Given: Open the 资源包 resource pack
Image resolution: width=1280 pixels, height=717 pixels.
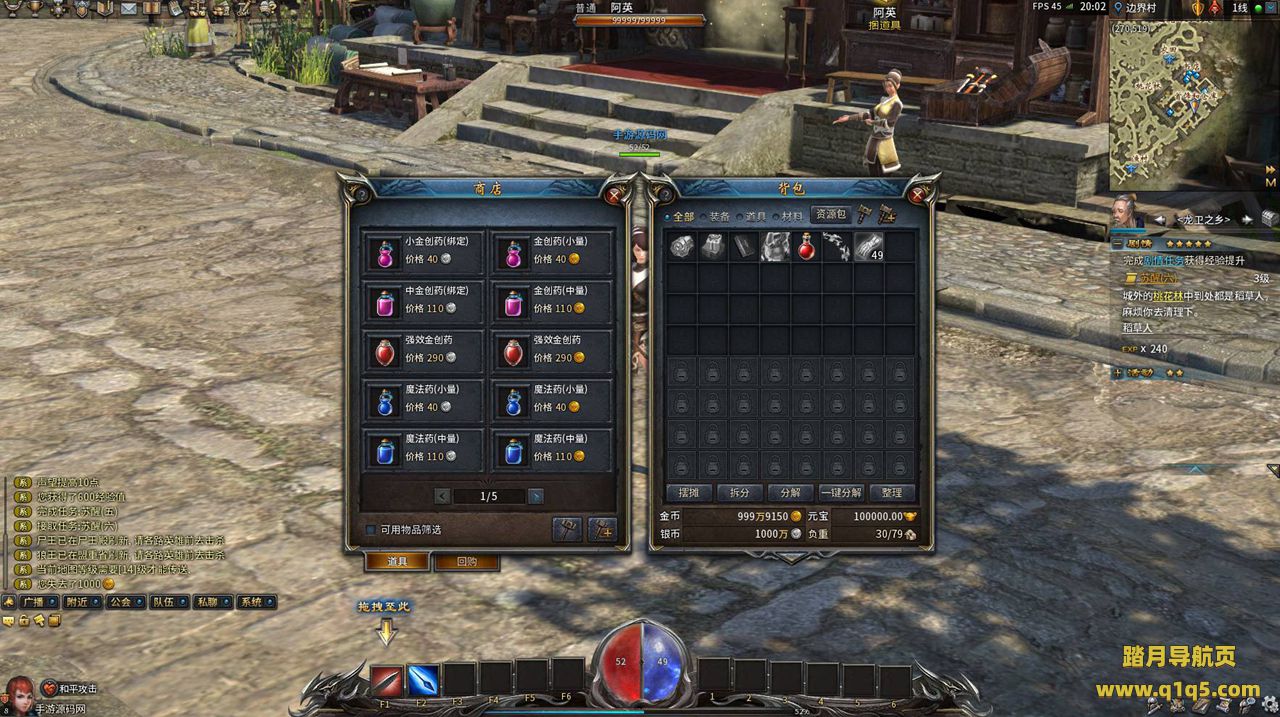Looking at the screenshot, I should click(x=829, y=214).
